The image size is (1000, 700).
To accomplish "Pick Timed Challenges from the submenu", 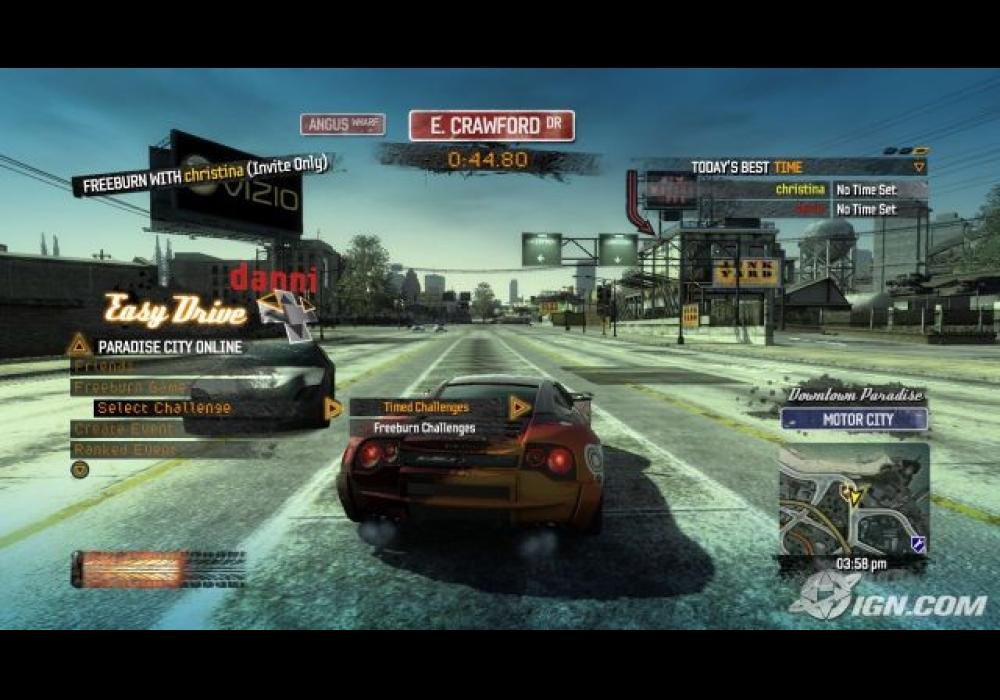I will (x=424, y=407).
